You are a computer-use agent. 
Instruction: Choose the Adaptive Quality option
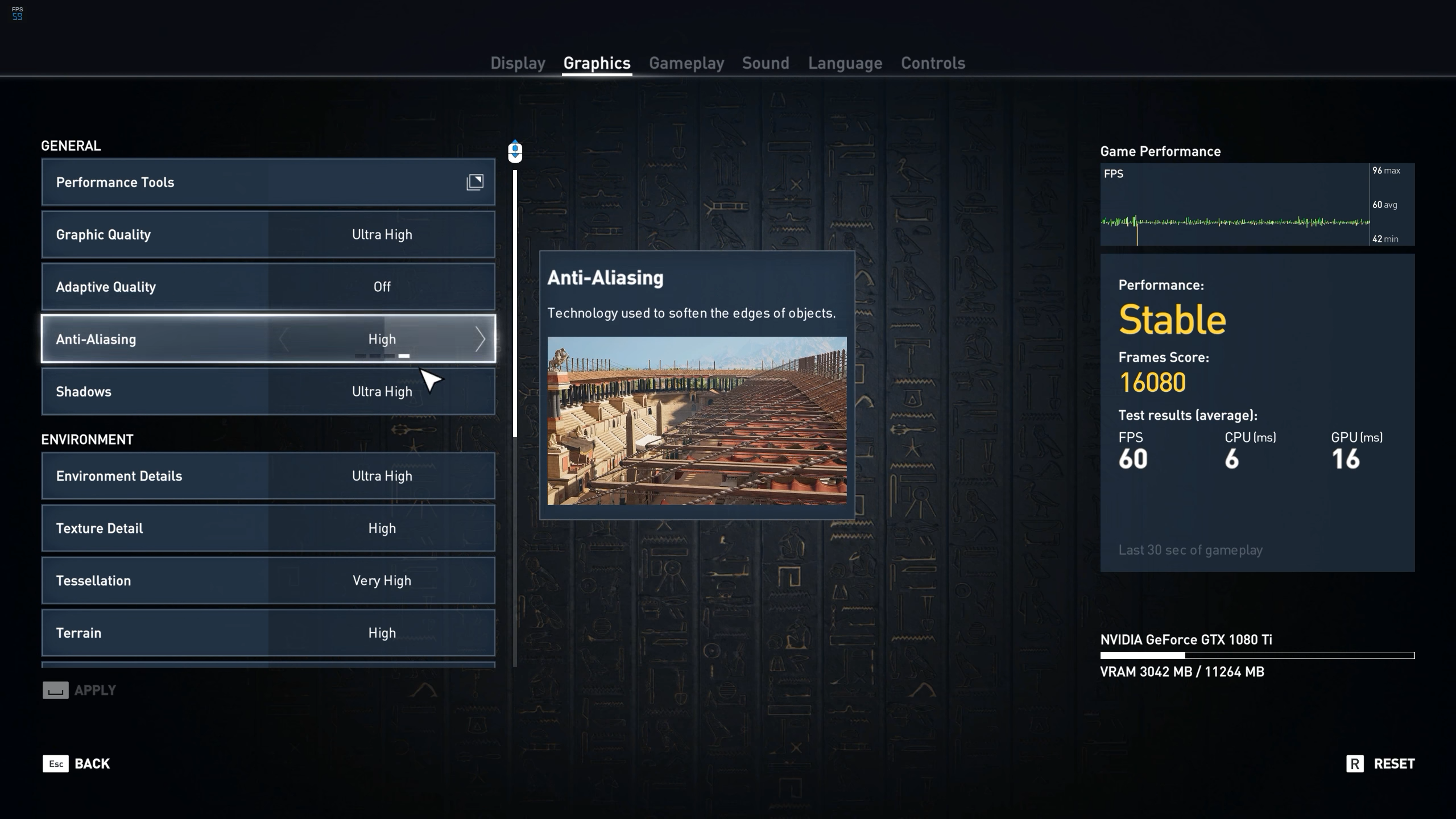click(268, 287)
